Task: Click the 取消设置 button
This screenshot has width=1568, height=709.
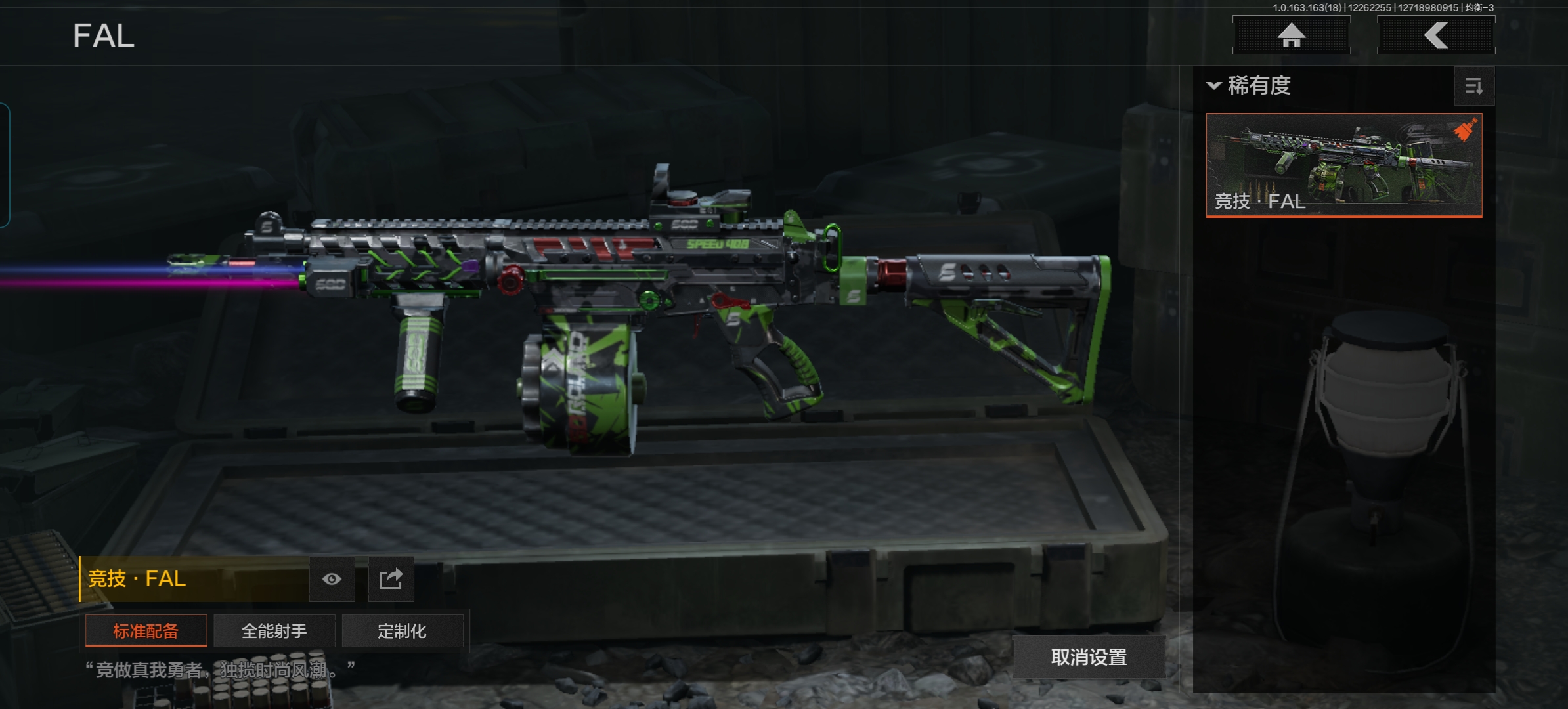Action: (1089, 657)
